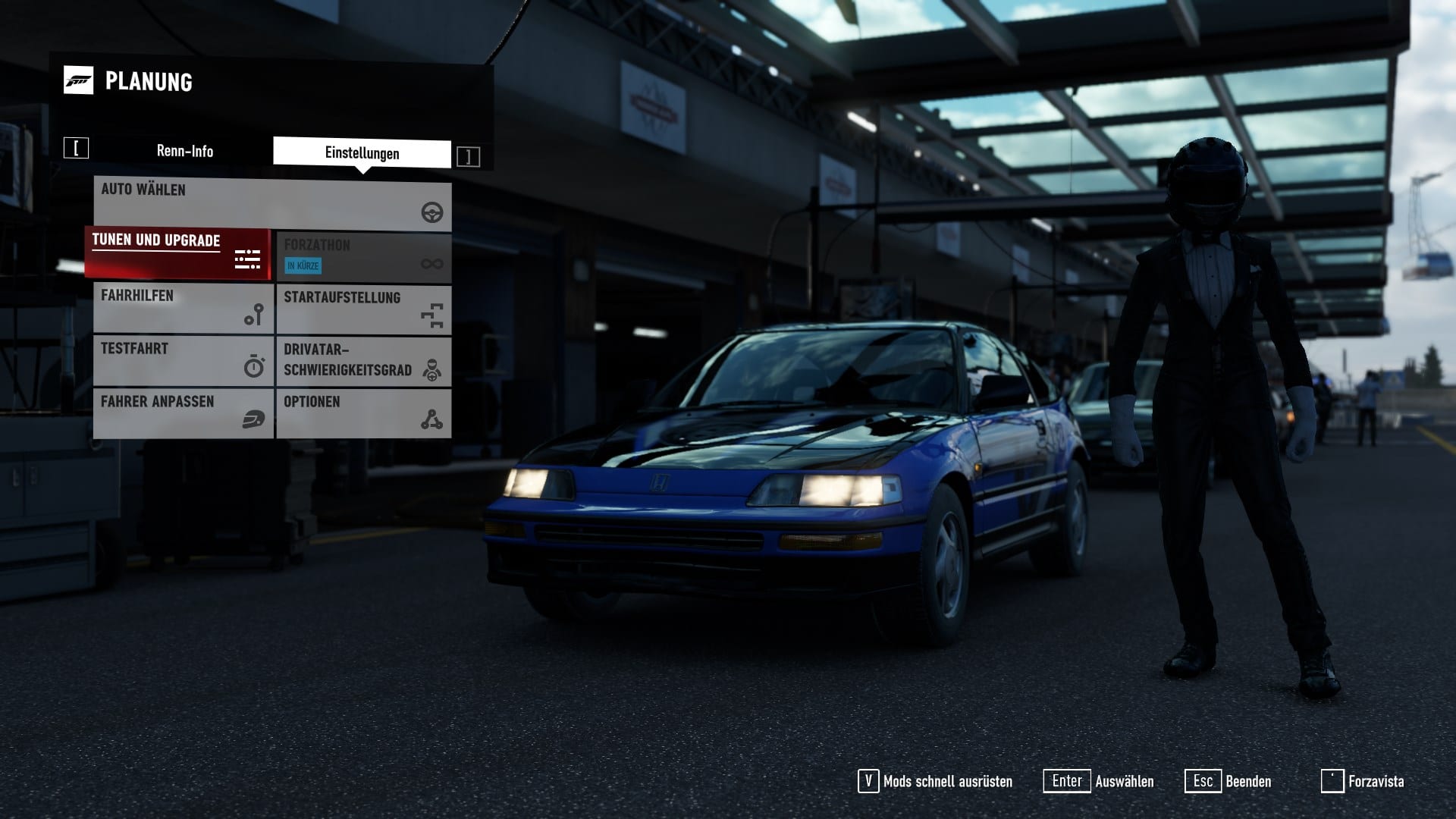Show the Startaufstellung
The height and width of the screenshot is (819, 1456).
[x=363, y=309]
